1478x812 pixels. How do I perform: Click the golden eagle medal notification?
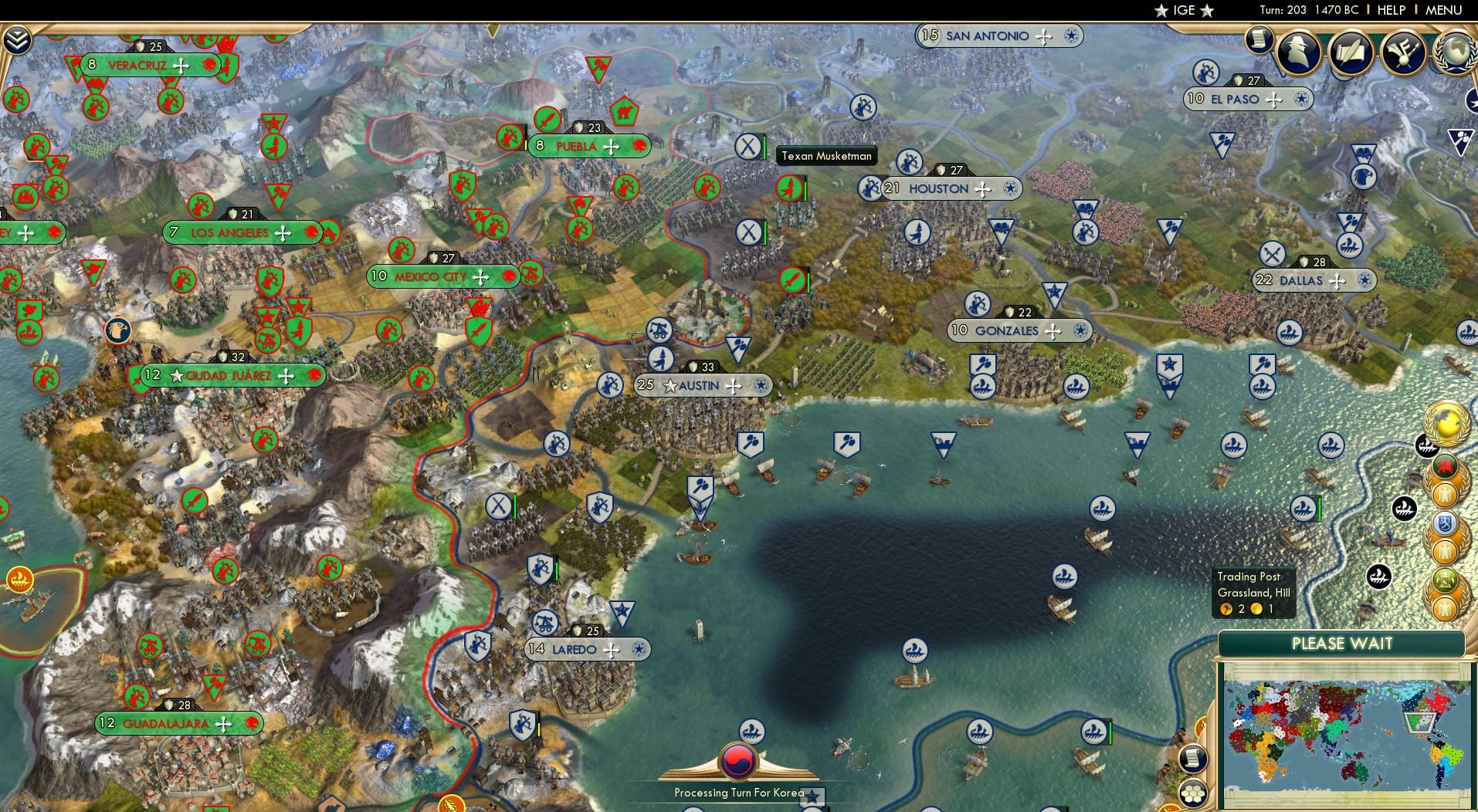(1443, 494)
